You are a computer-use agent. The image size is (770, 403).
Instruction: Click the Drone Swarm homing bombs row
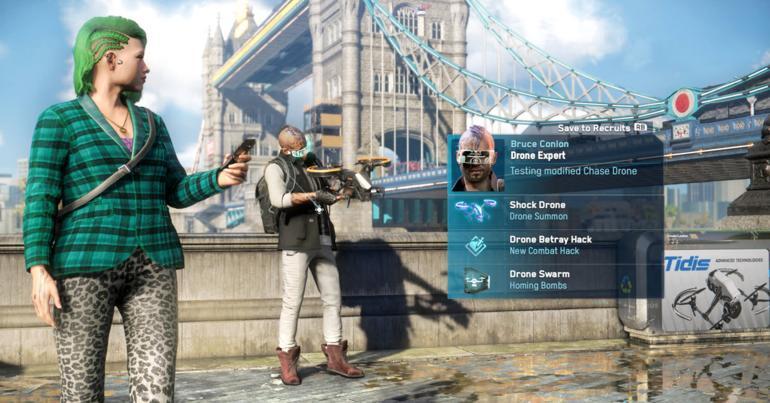coord(553,279)
